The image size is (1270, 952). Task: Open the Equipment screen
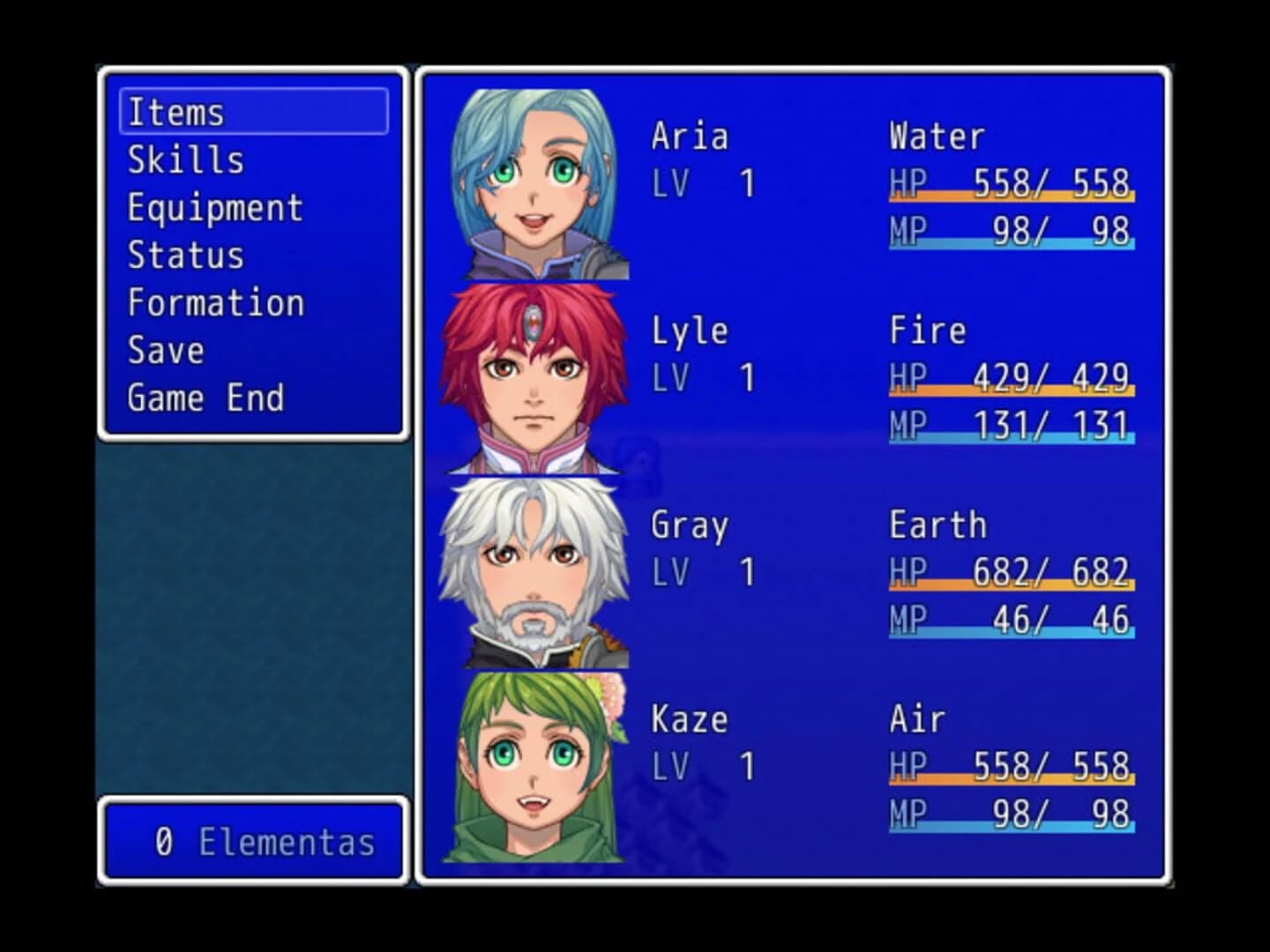pyautogui.click(x=214, y=208)
